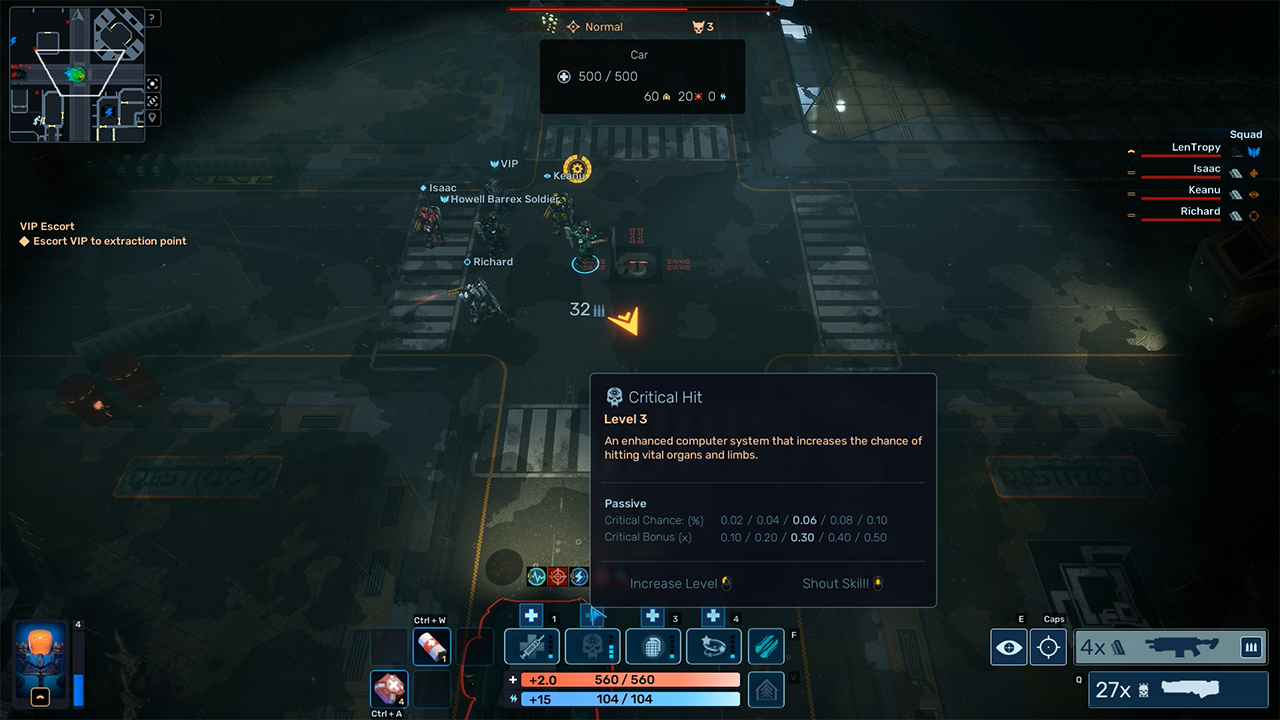This screenshot has height=720, width=1280.
Task: Toggle the eye vision mode button
Action: pos(1009,647)
